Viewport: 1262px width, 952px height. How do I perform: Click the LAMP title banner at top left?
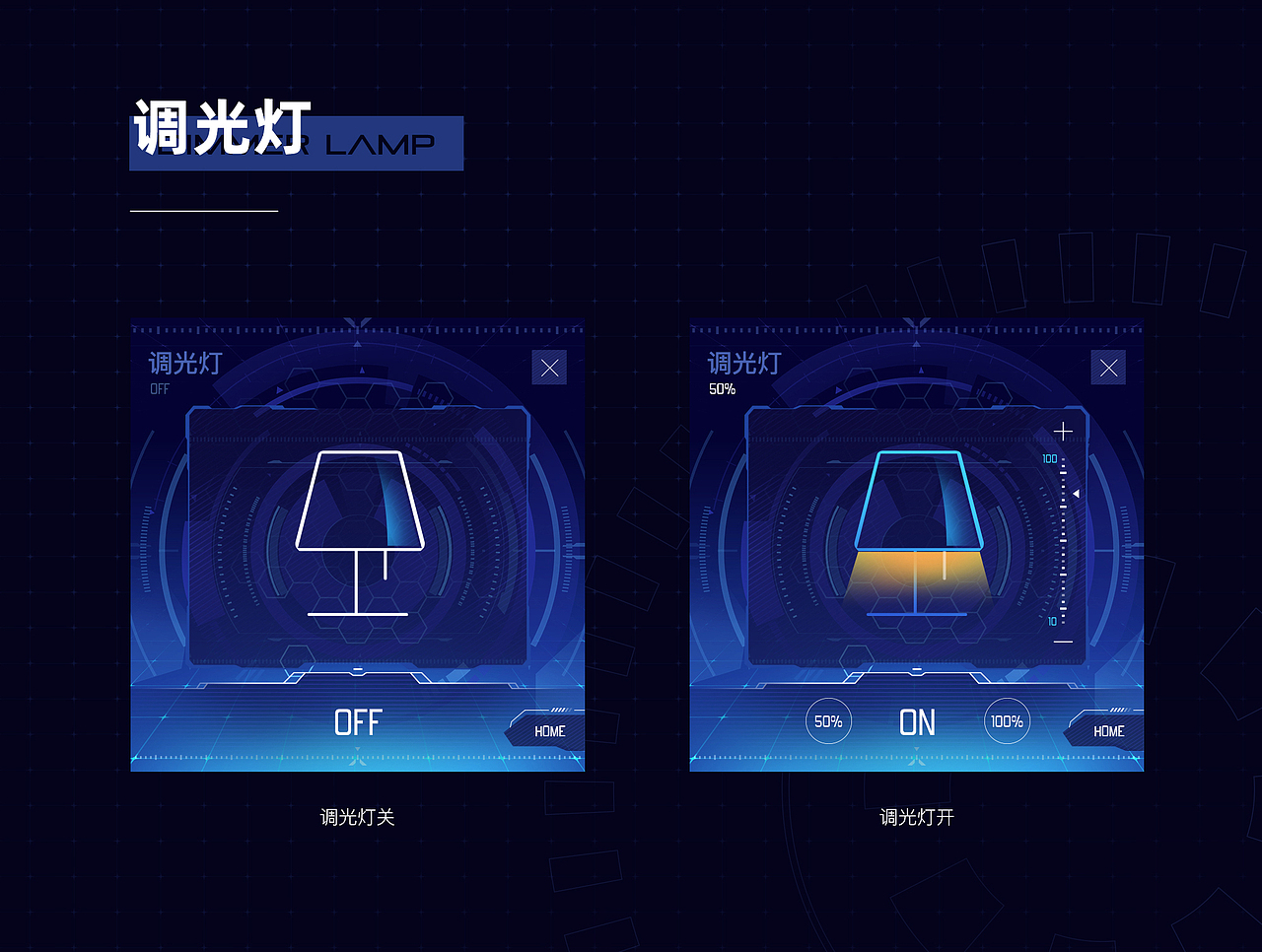tap(296, 143)
